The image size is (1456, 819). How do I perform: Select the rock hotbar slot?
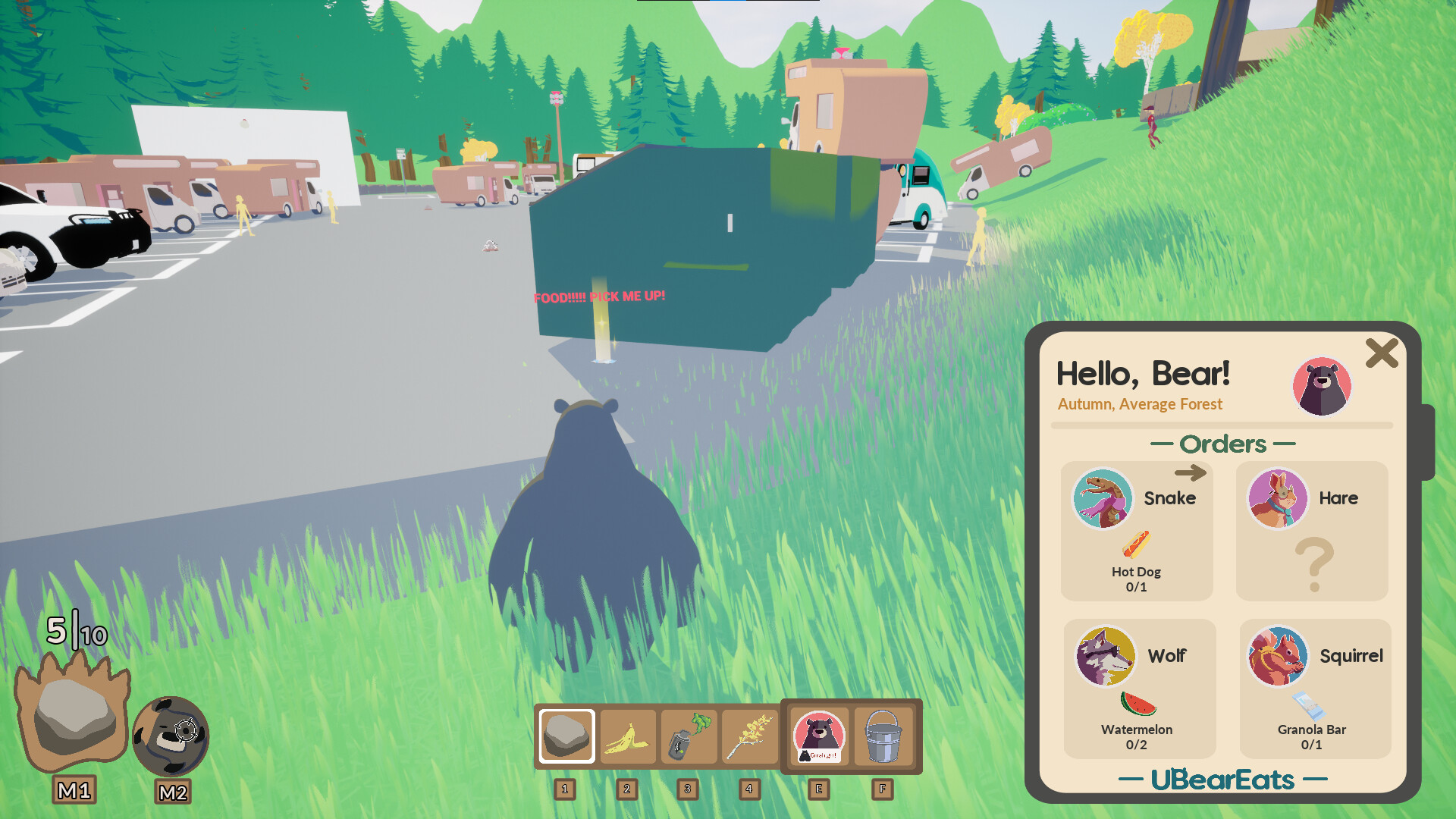(566, 736)
